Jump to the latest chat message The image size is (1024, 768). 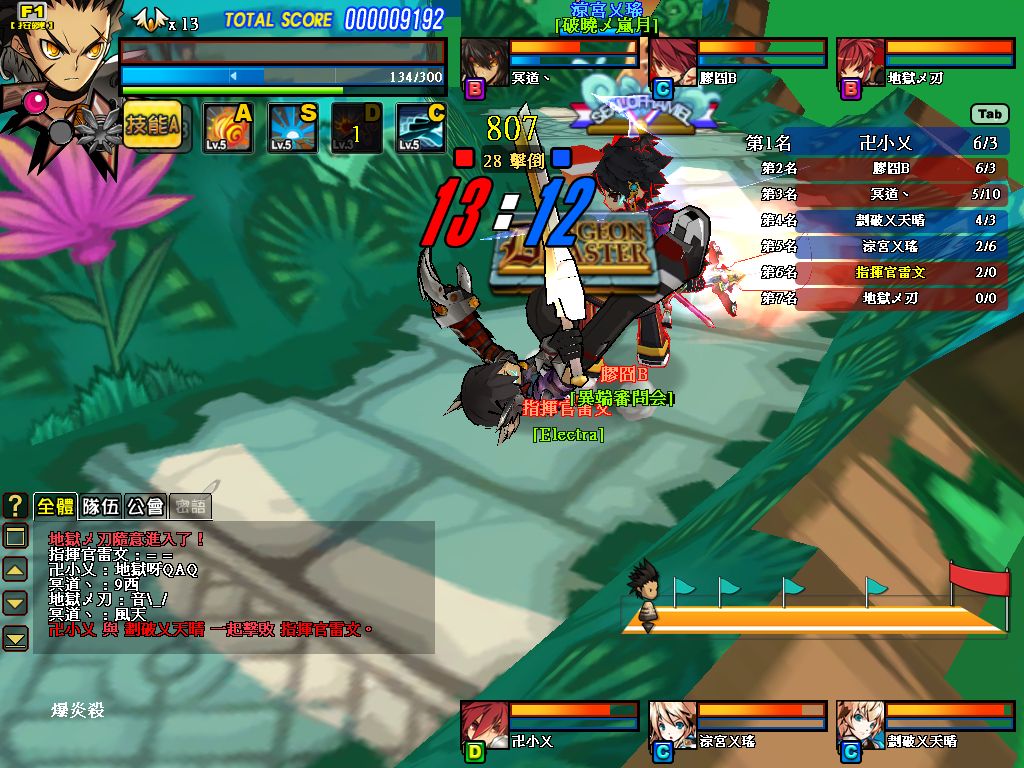tap(15, 637)
